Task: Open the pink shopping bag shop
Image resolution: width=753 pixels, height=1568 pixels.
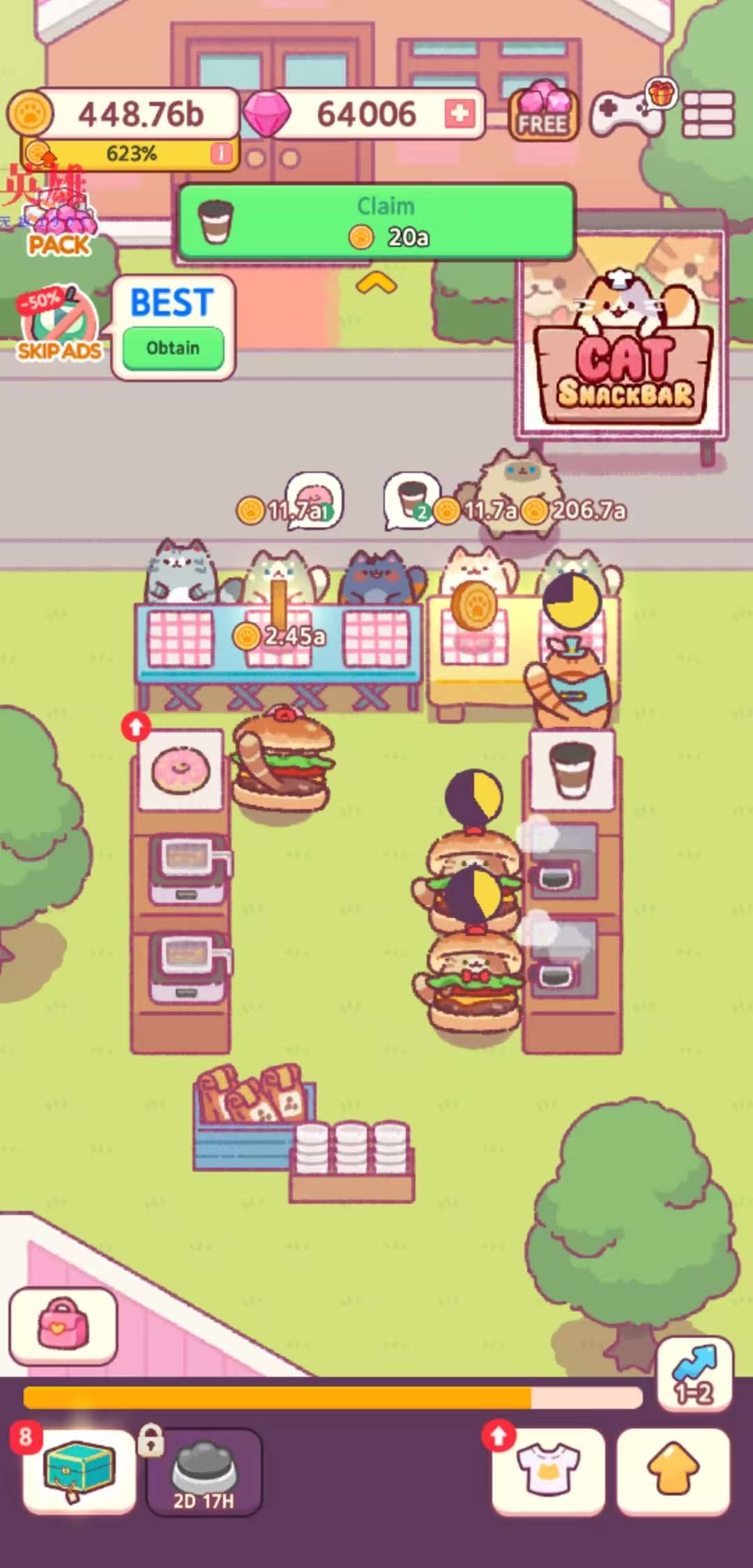Action: click(x=63, y=1326)
